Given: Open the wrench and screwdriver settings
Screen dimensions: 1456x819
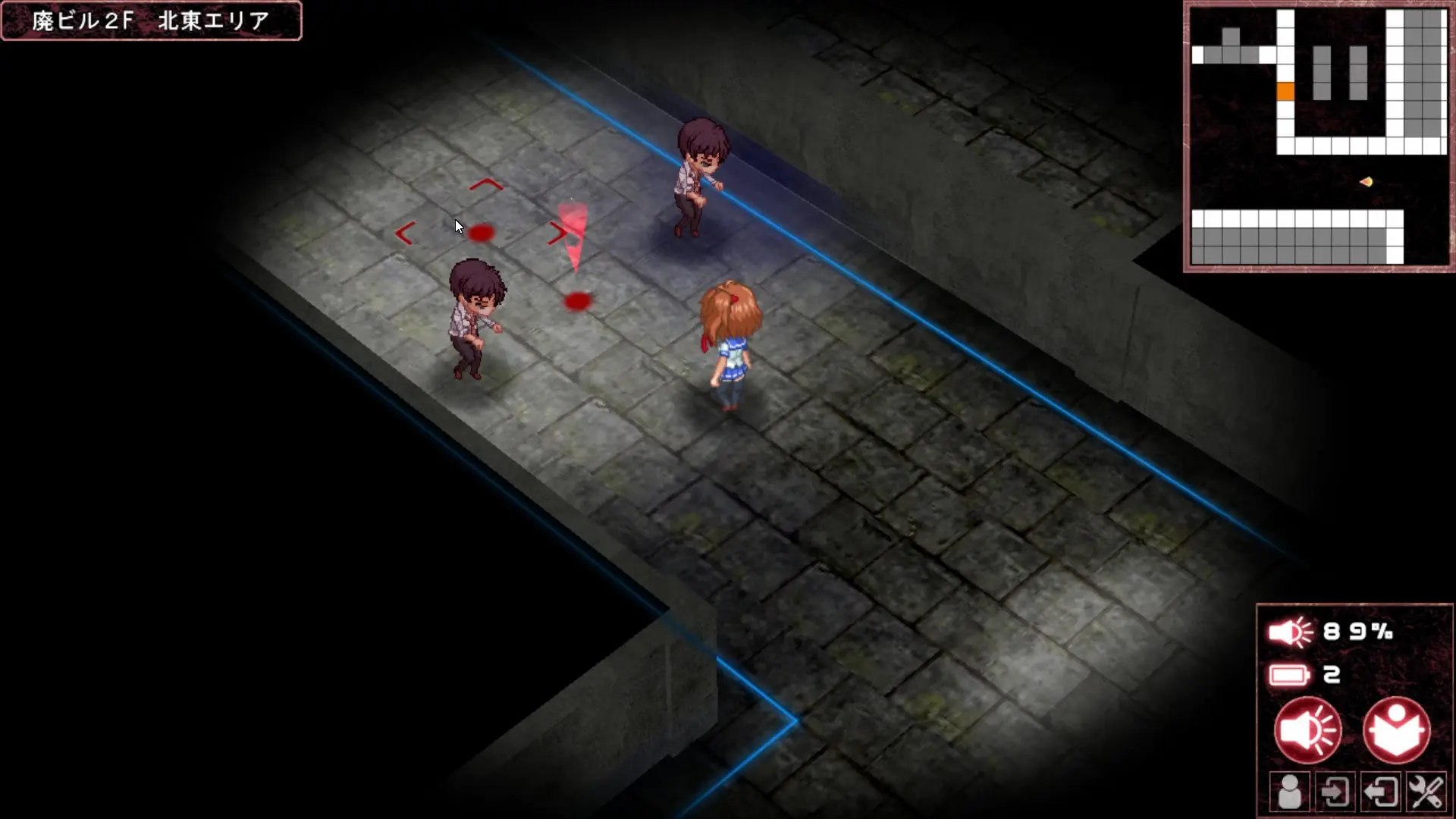Looking at the screenshot, I should [x=1426, y=792].
